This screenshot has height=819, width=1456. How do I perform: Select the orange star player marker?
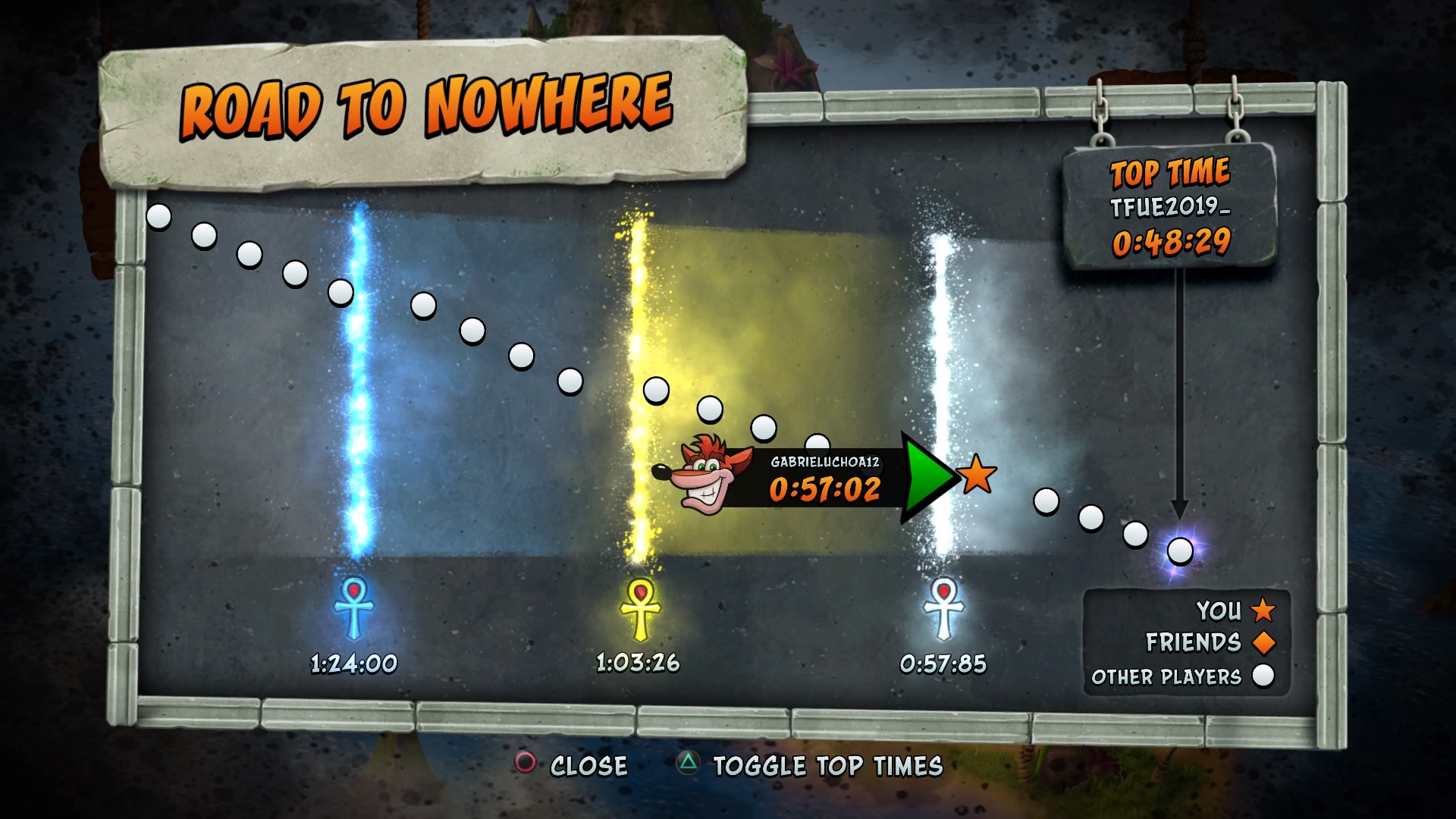pyautogui.click(x=977, y=475)
